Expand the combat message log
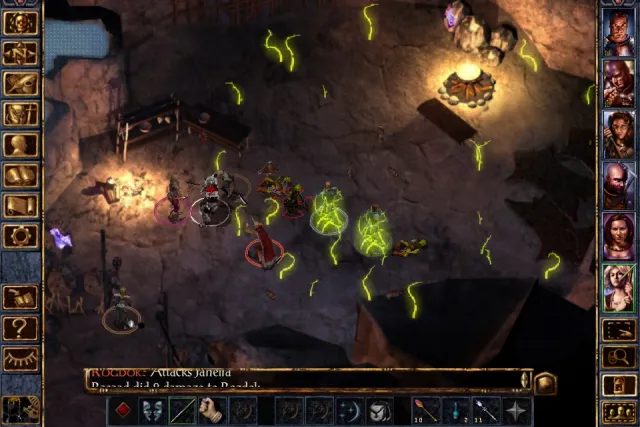The height and width of the screenshot is (427, 640). pos(545,382)
